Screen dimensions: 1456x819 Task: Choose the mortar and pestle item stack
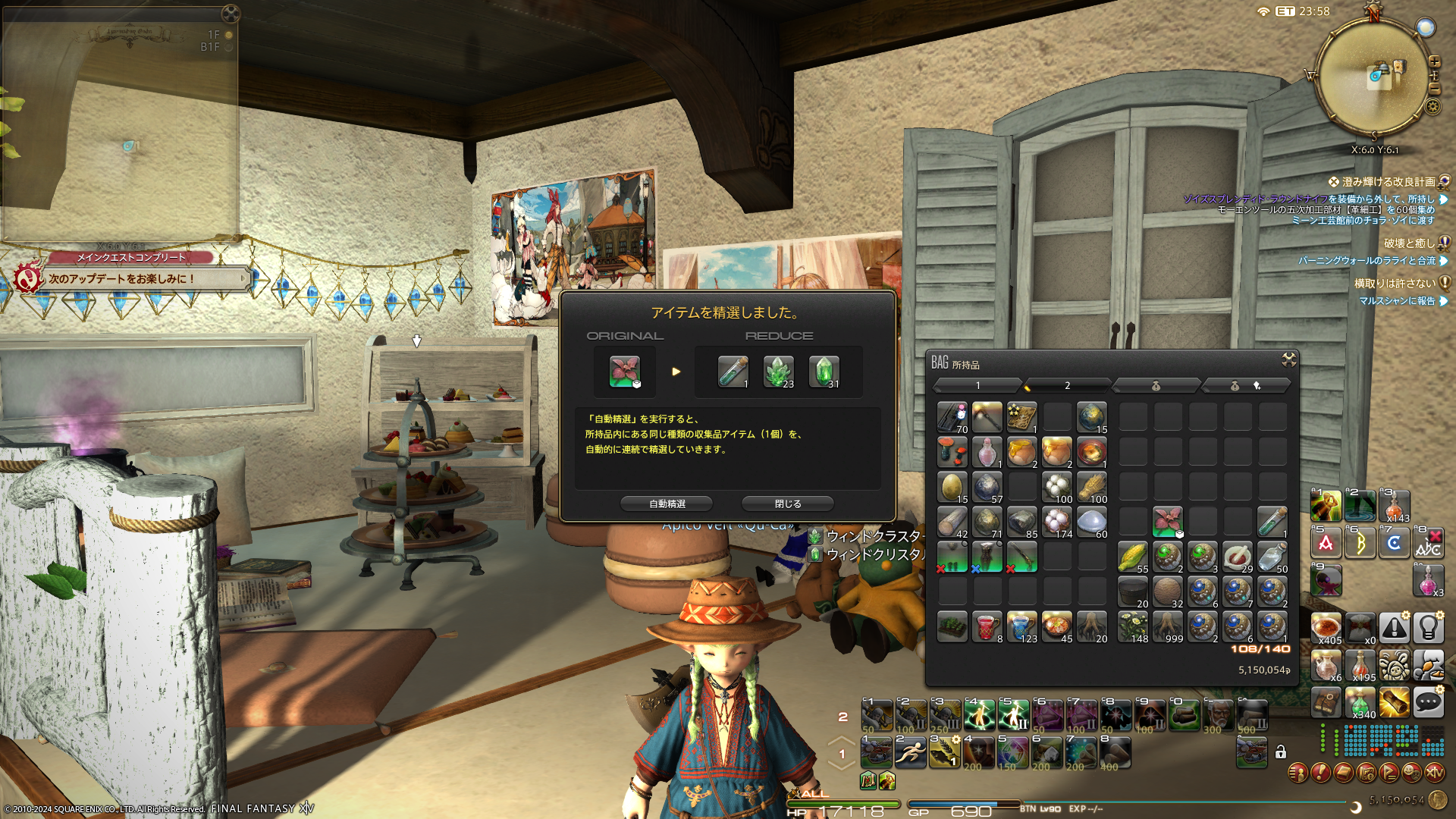1238,557
